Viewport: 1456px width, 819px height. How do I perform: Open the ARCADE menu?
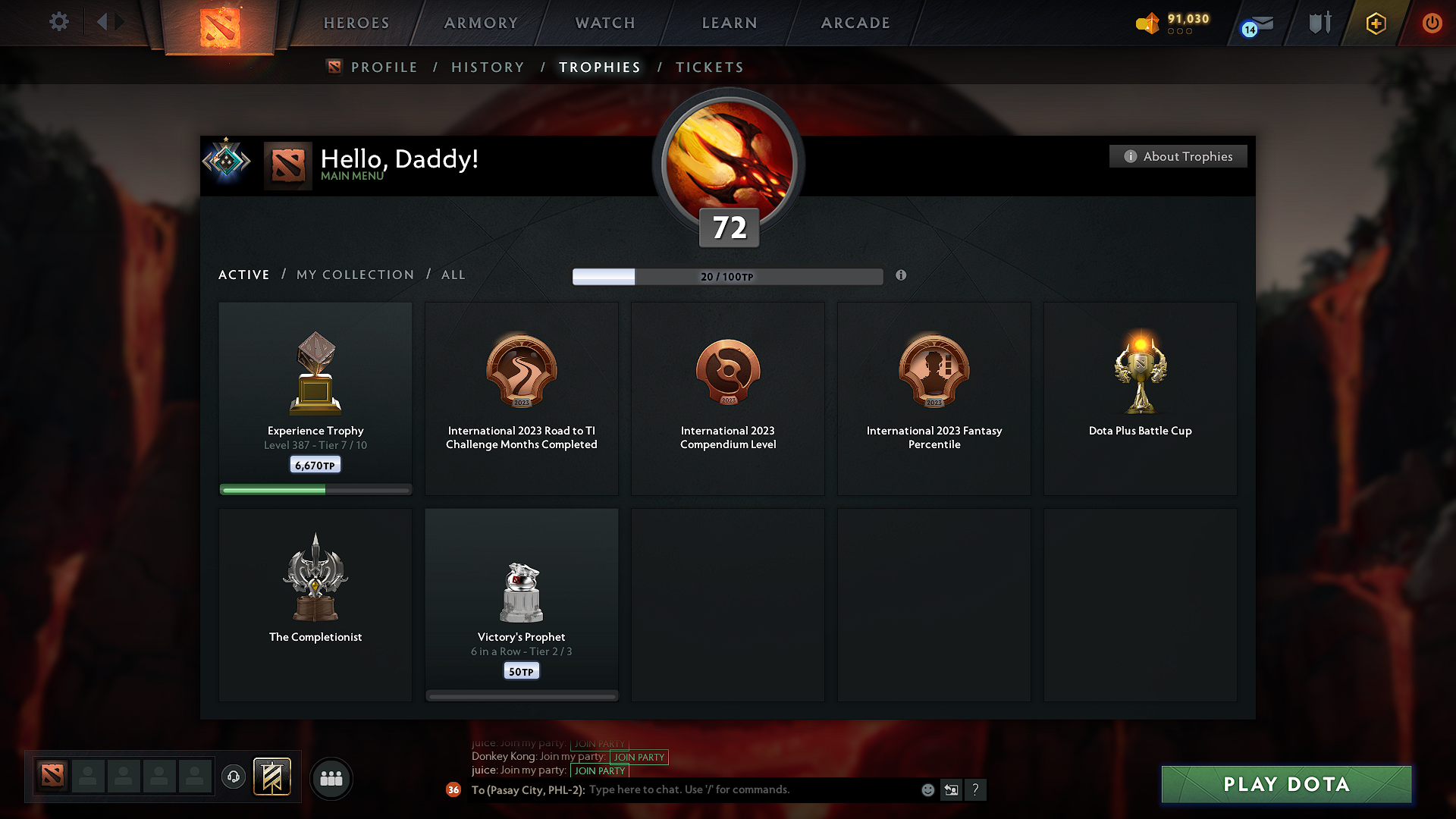[x=855, y=23]
